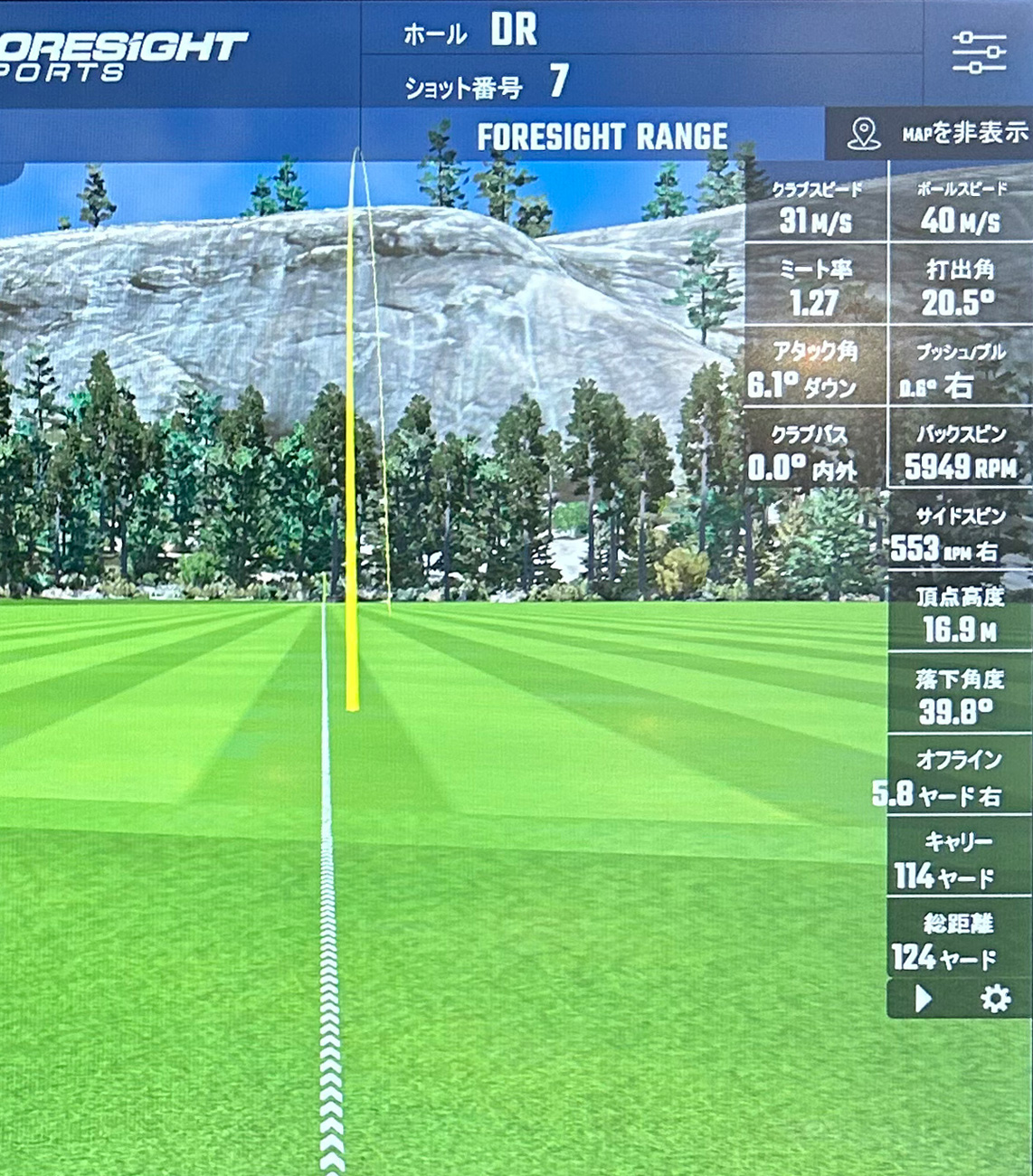Screen dimensions: 1033x1176
Task: Open the gear settings for data panel
Action: click(x=995, y=999)
